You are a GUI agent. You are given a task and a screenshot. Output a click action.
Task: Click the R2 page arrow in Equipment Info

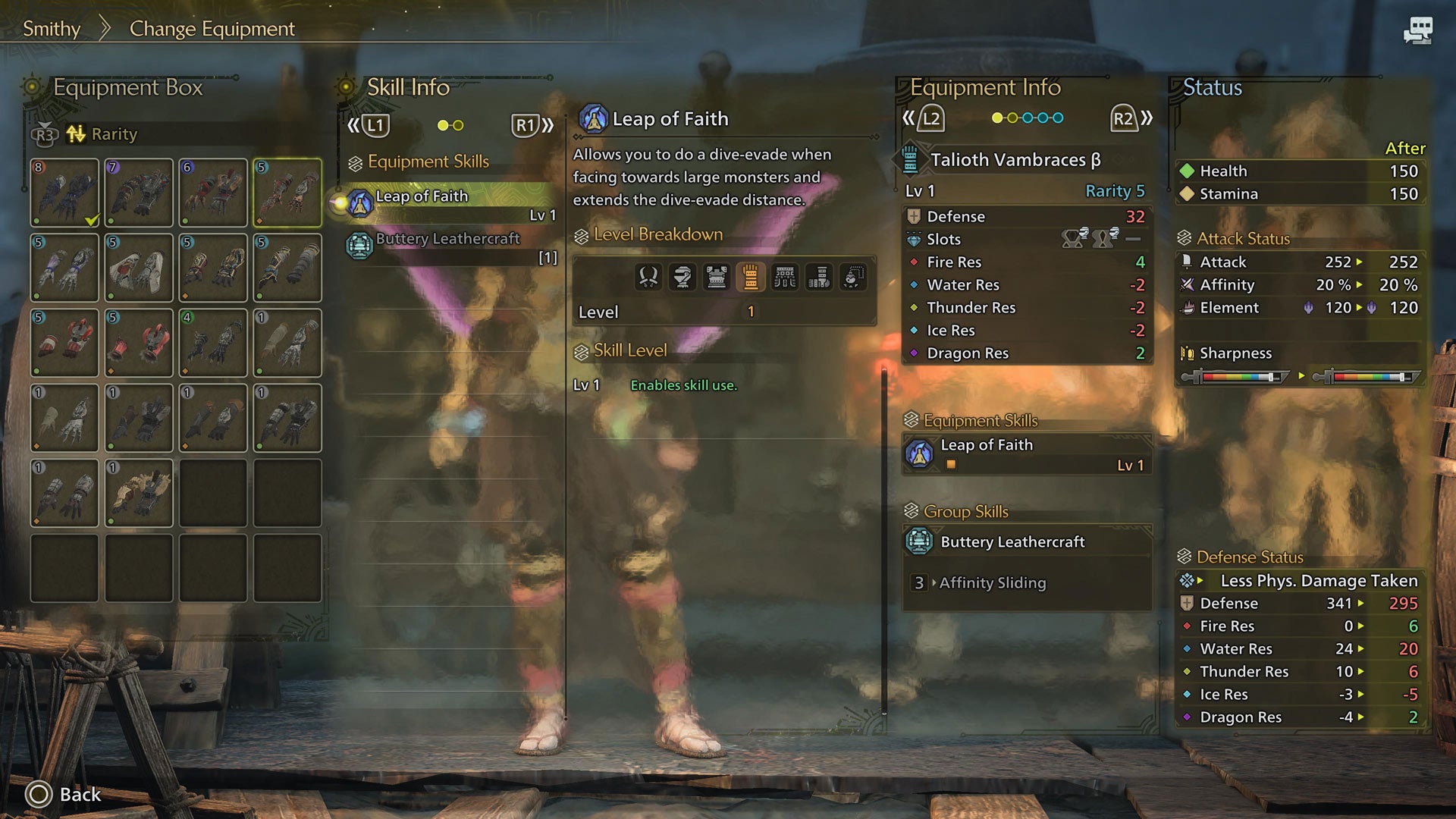(x=1125, y=118)
